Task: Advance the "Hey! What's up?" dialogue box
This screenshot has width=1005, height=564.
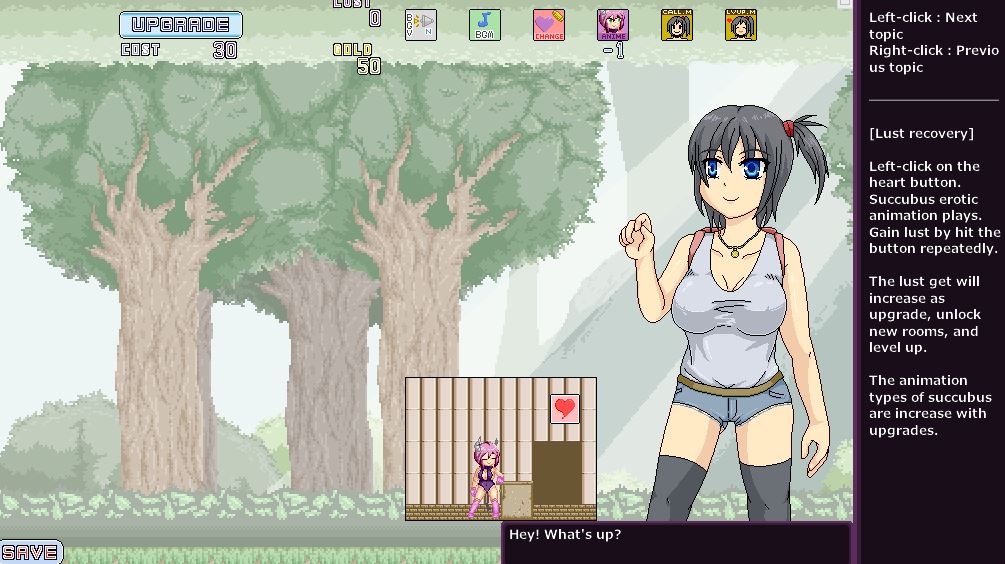Action: (676, 542)
